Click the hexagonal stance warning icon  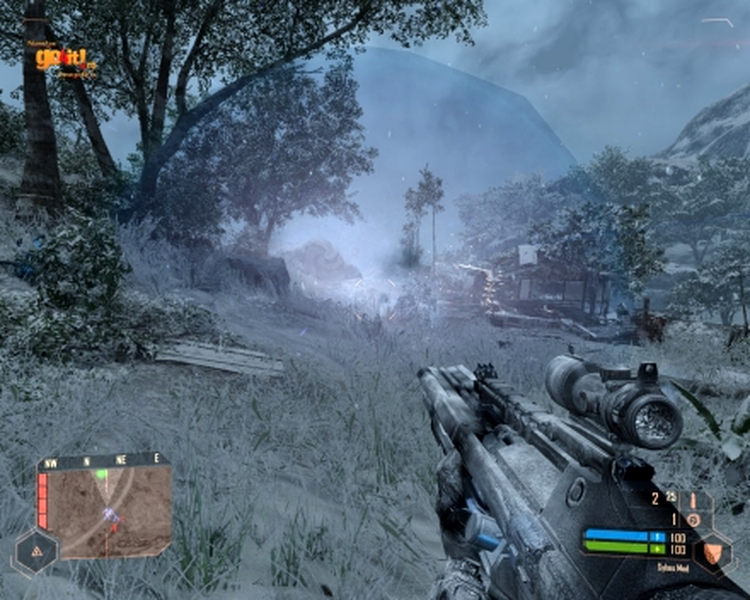click(x=34, y=551)
